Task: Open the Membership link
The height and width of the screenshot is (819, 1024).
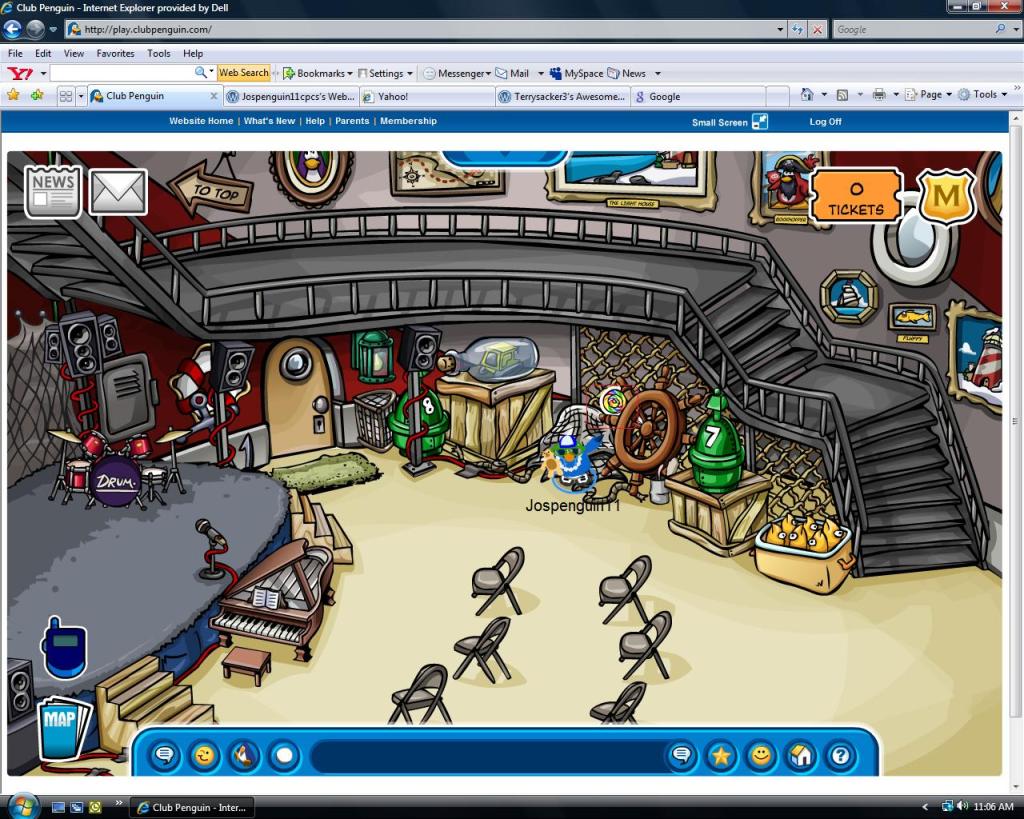Action: (x=408, y=121)
